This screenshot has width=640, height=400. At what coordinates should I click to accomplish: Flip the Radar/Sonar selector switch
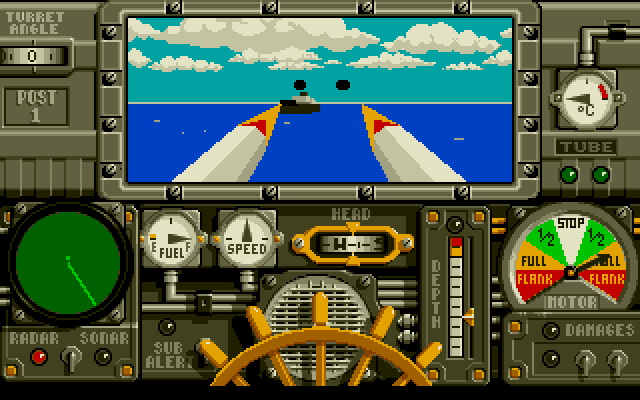click(69, 356)
